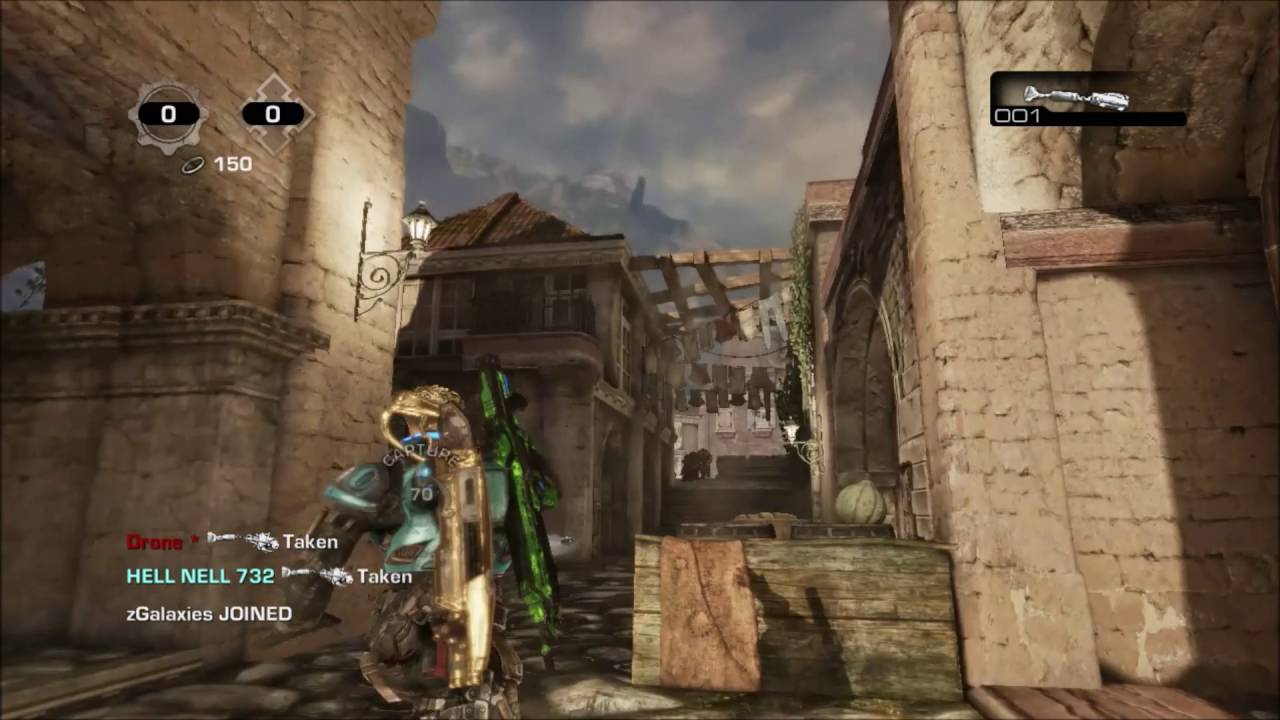Image resolution: width=1280 pixels, height=720 pixels.
Task: Select the Drone weapon taken feed entry
Action: (232, 542)
